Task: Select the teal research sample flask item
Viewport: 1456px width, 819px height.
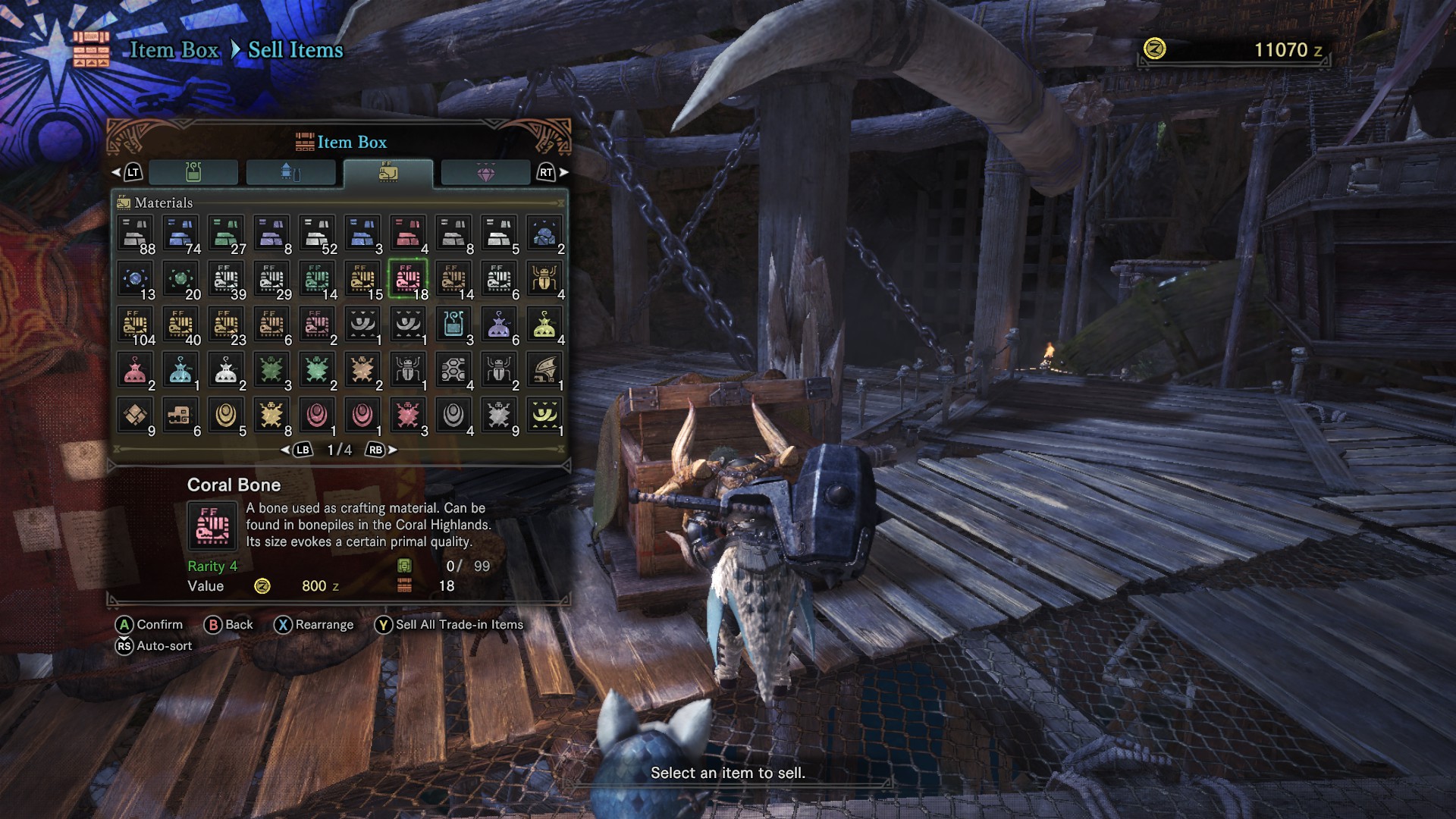Action: [453, 325]
